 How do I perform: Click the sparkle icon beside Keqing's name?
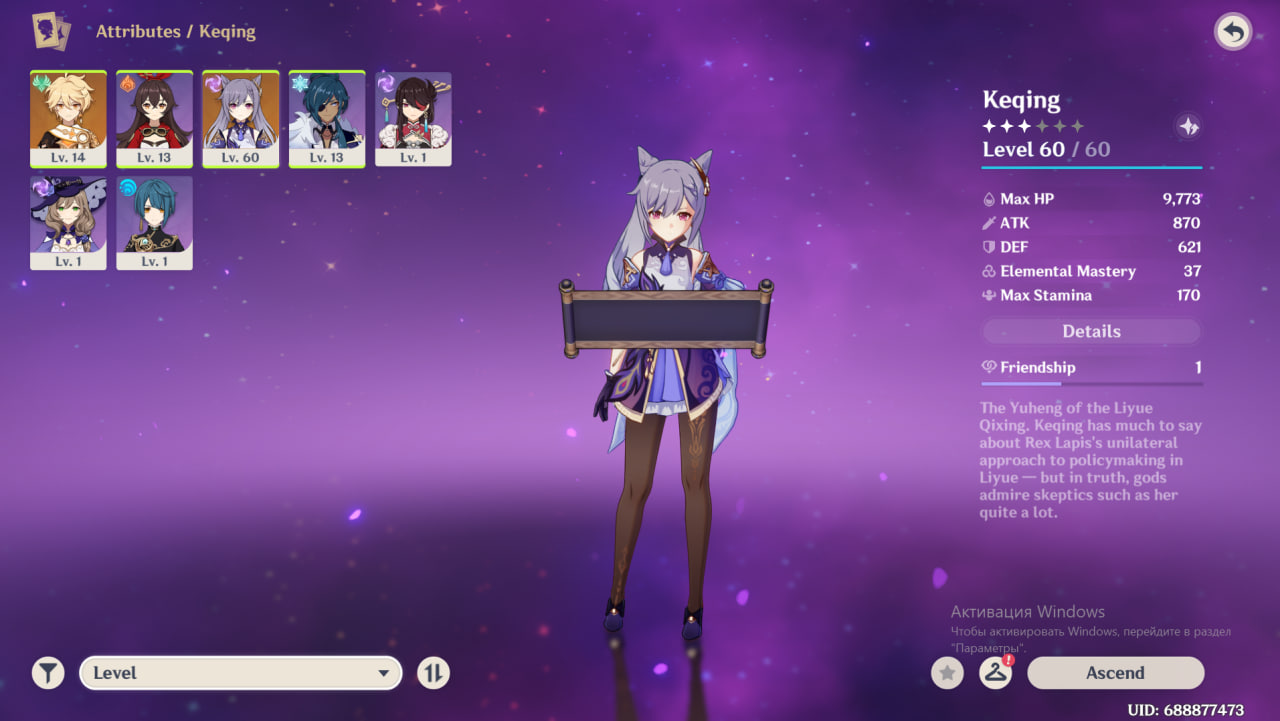[x=1188, y=126]
